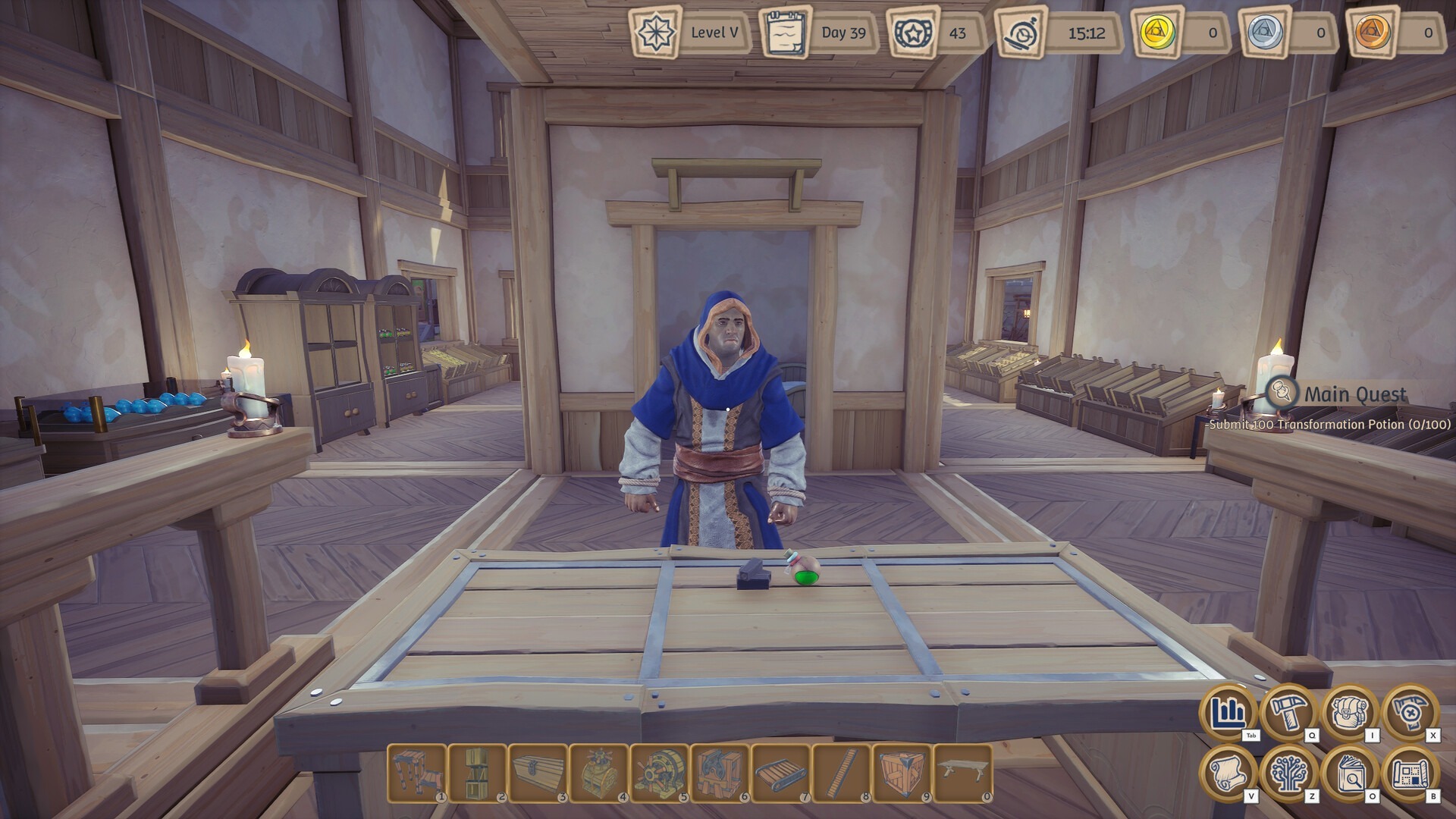
Task: Open the book with magnifying glass
Action: (1350, 773)
